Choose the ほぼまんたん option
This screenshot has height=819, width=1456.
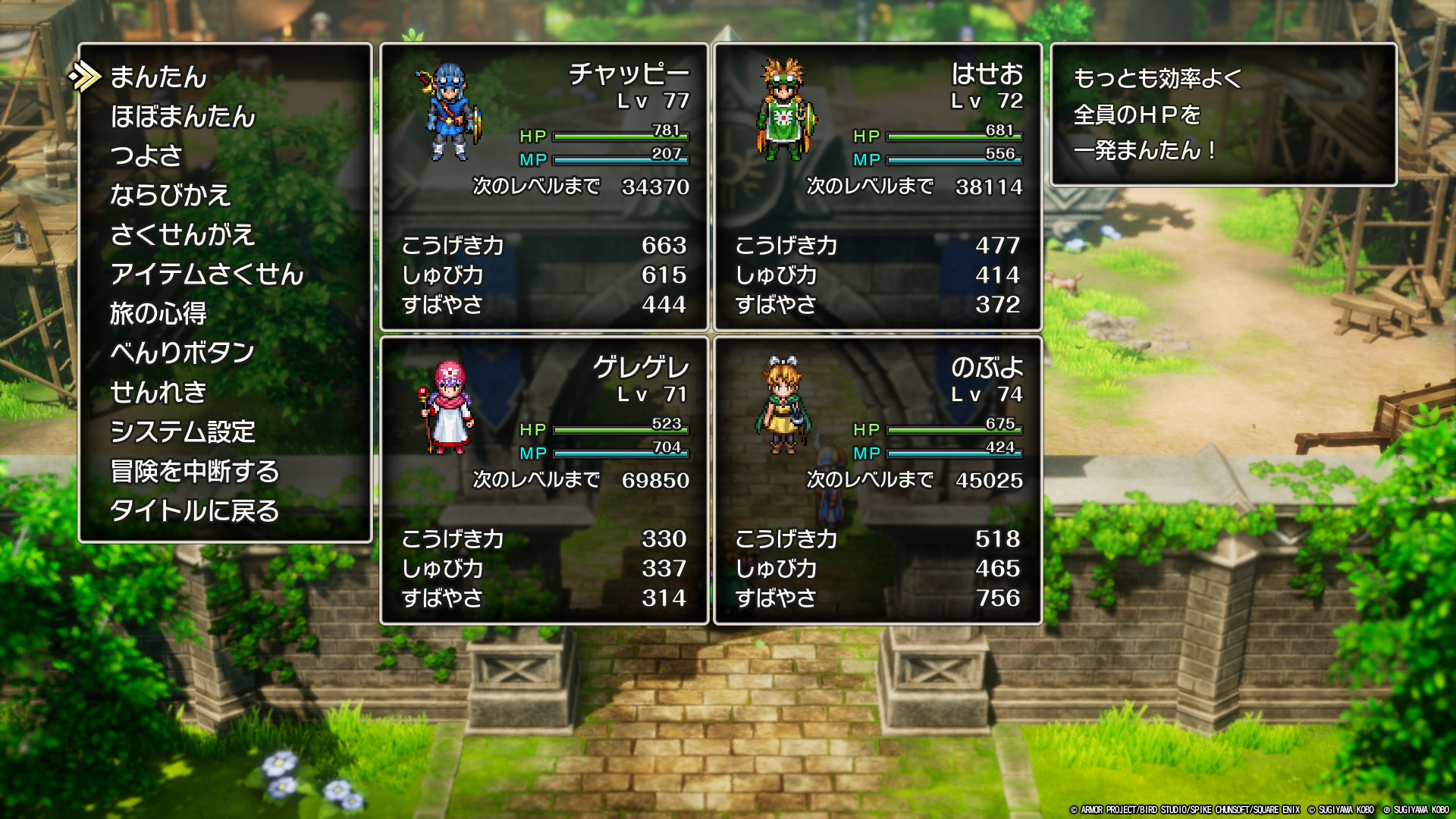pos(183,116)
